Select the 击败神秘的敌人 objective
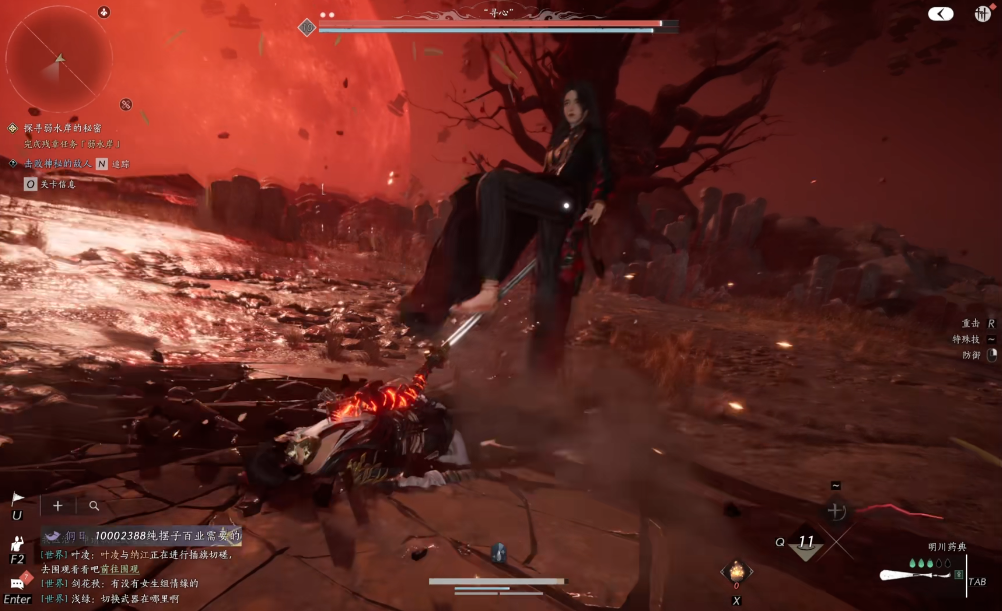Image resolution: width=1002 pixels, height=611 pixels. [x=58, y=163]
